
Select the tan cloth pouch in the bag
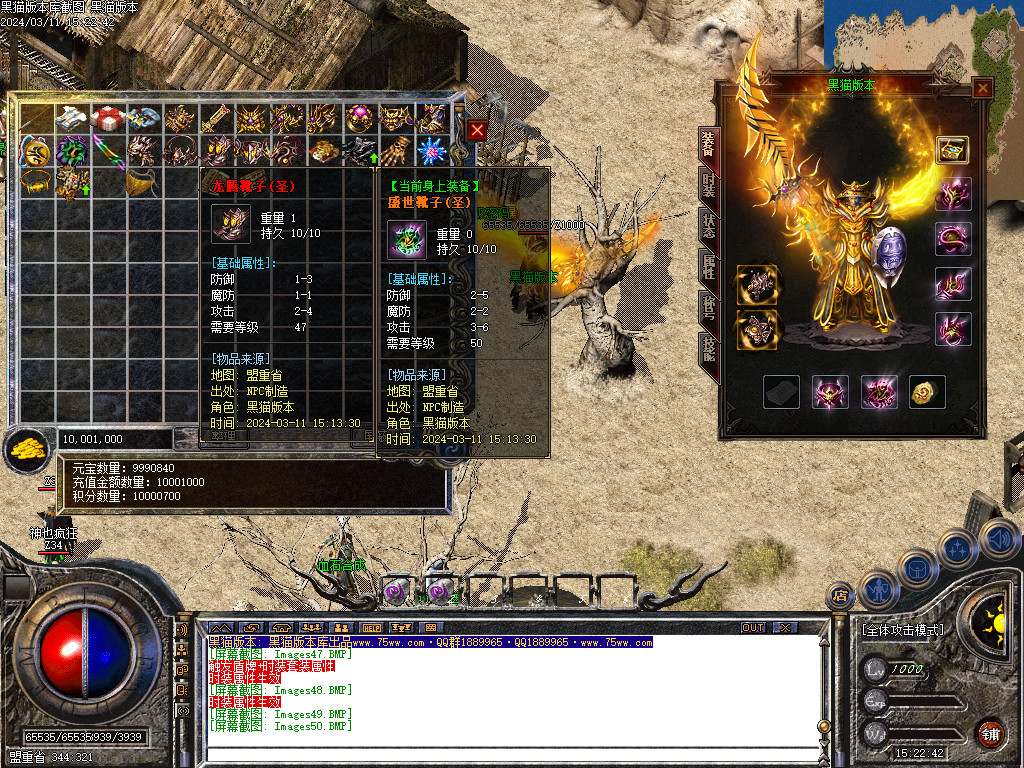(x=142, y=183)
